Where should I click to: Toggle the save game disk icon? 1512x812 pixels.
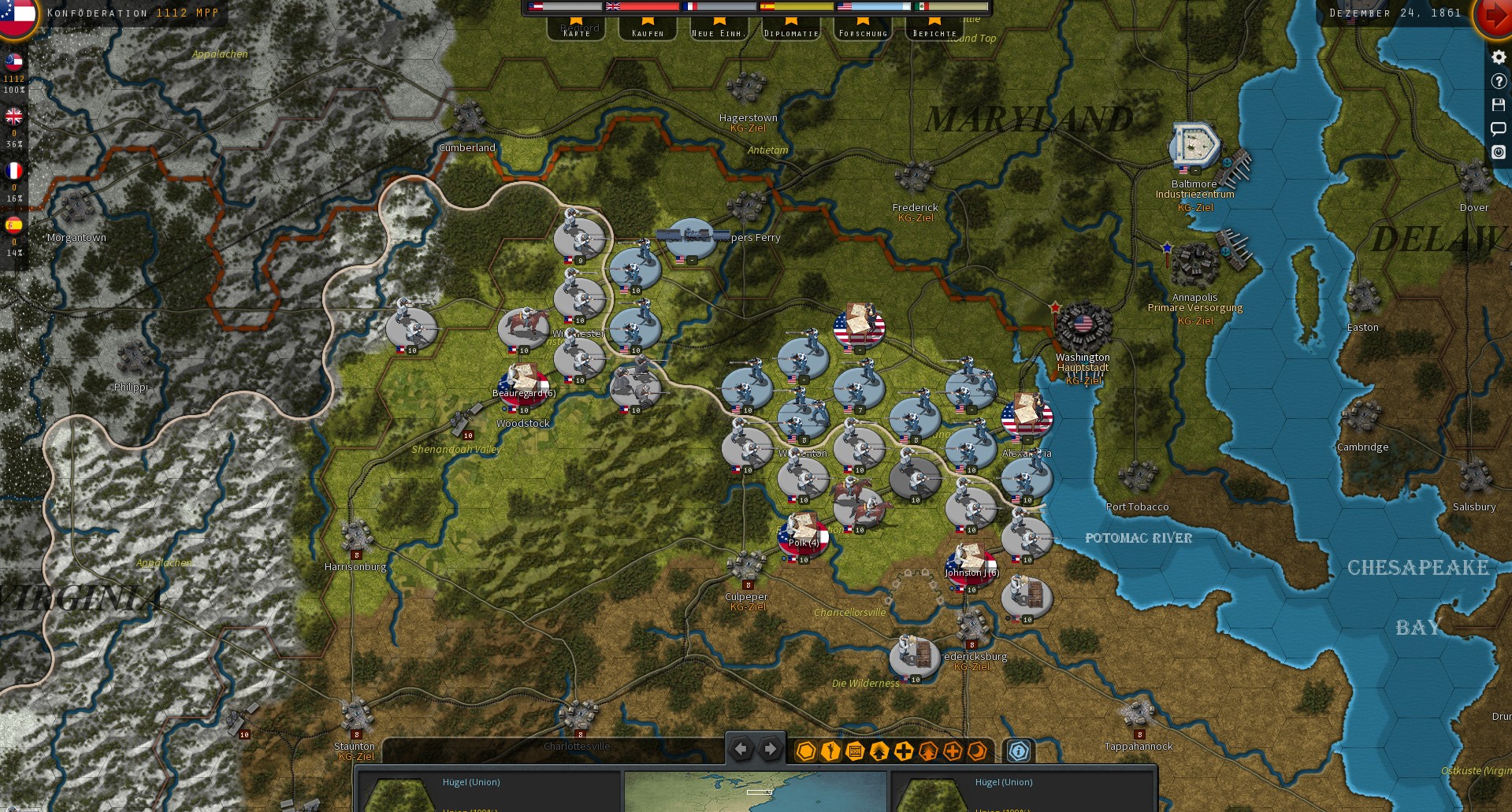coord(1499,105)
